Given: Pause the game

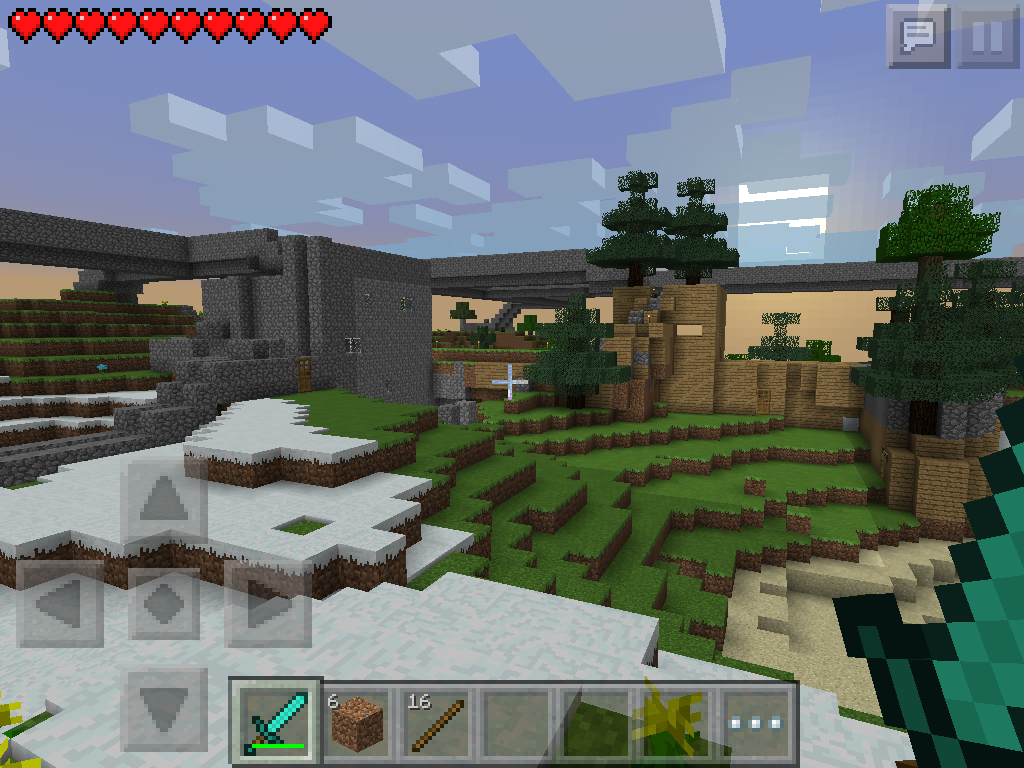Looking at the screenshot, I should (988, 37).
